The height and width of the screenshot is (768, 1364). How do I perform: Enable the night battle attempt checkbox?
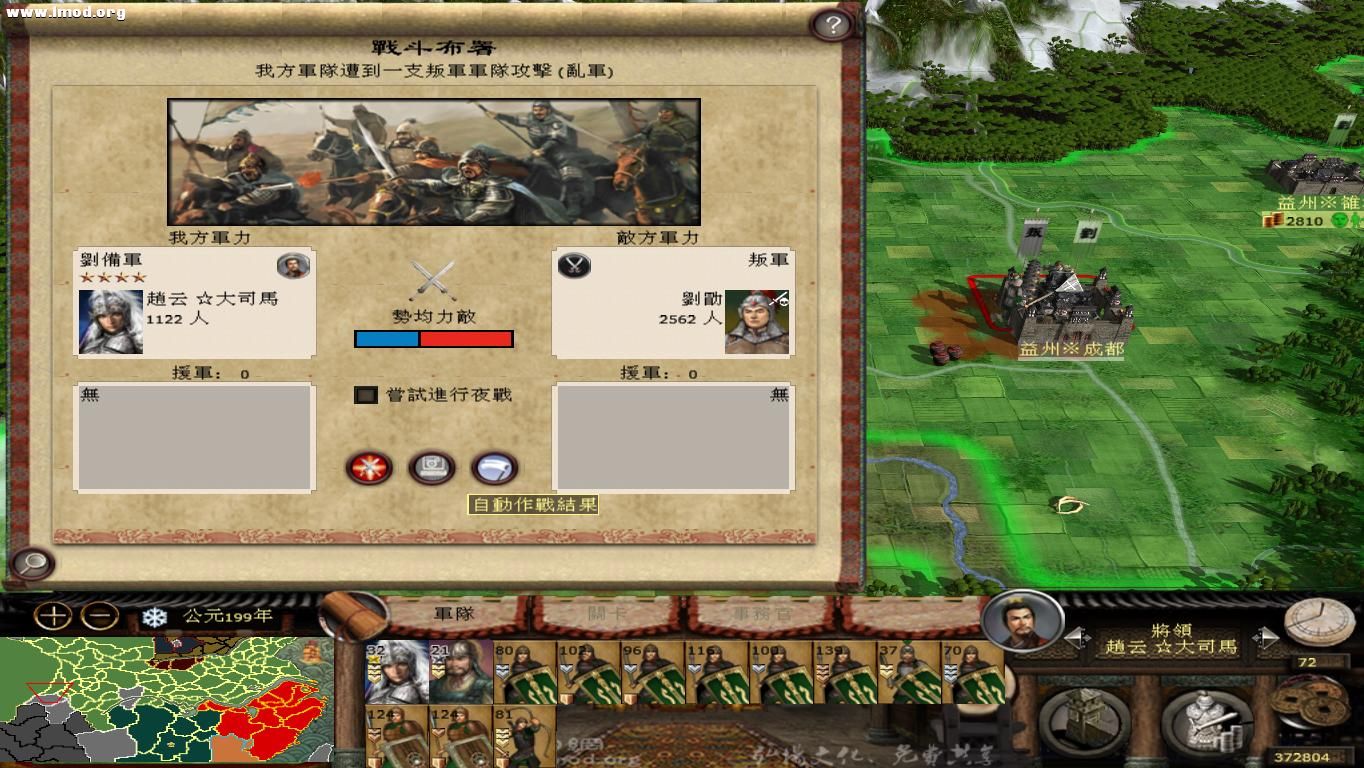click(364, 395)
